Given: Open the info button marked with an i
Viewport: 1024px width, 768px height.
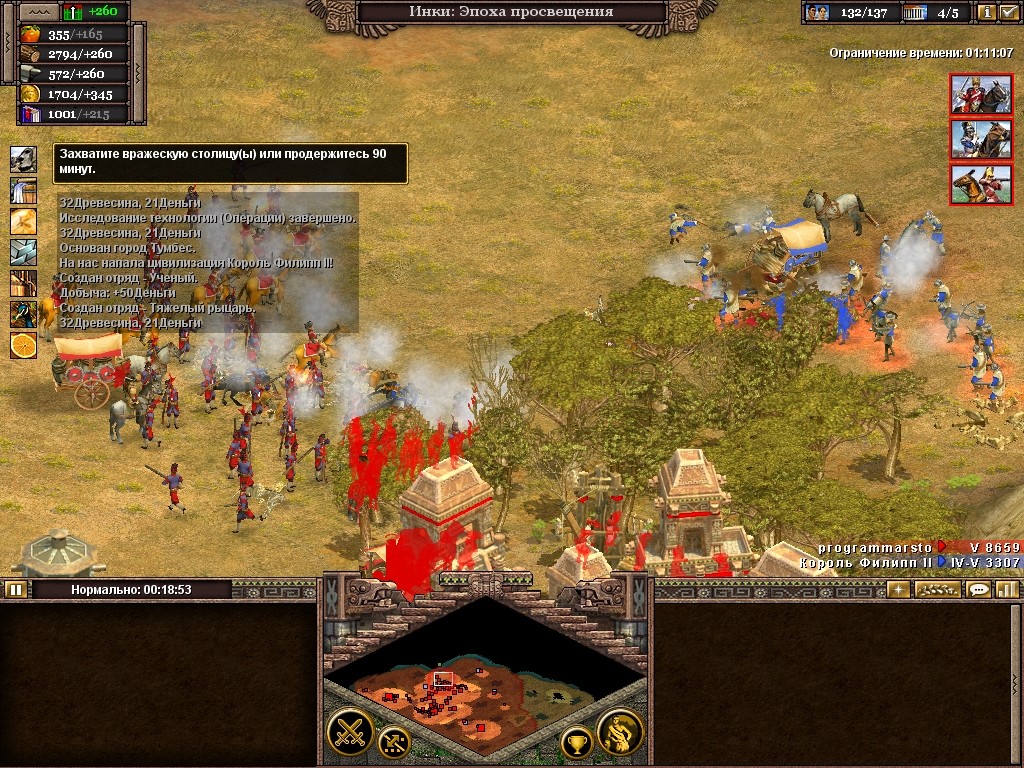Looking at the screenshot, I should click(987, 13).
